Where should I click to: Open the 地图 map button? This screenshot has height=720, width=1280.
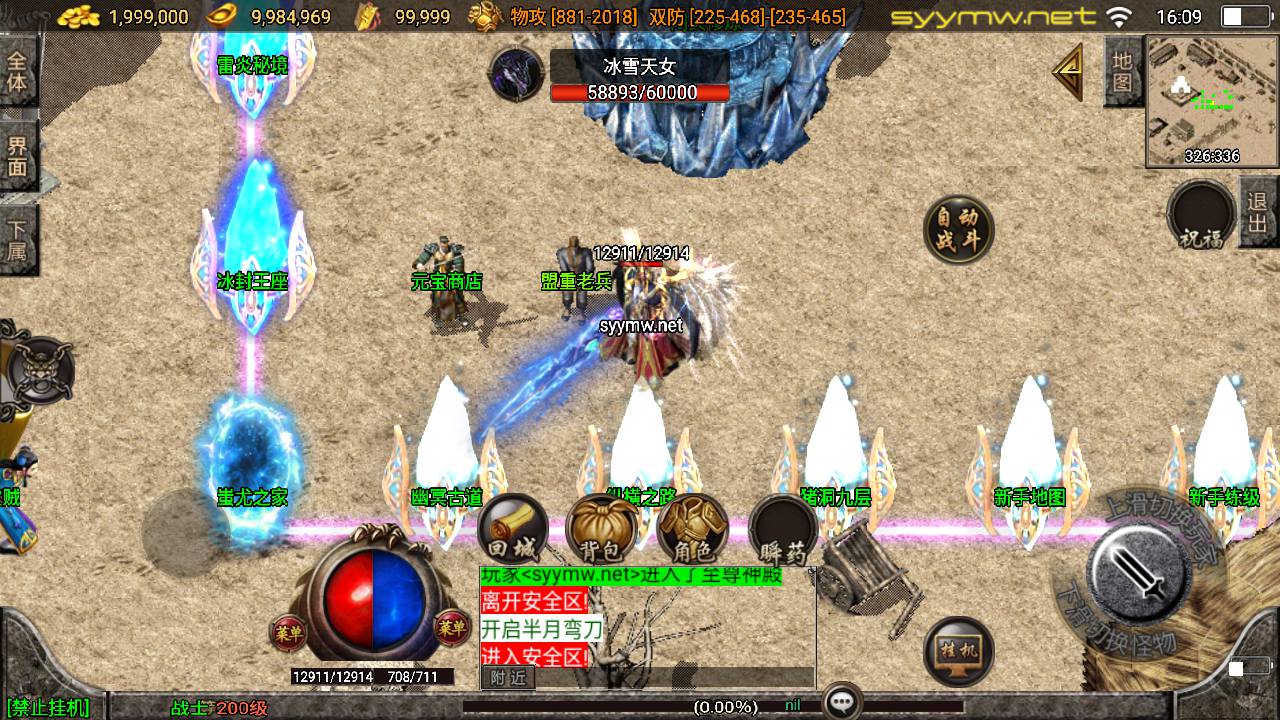click(x=1123, y=71)
